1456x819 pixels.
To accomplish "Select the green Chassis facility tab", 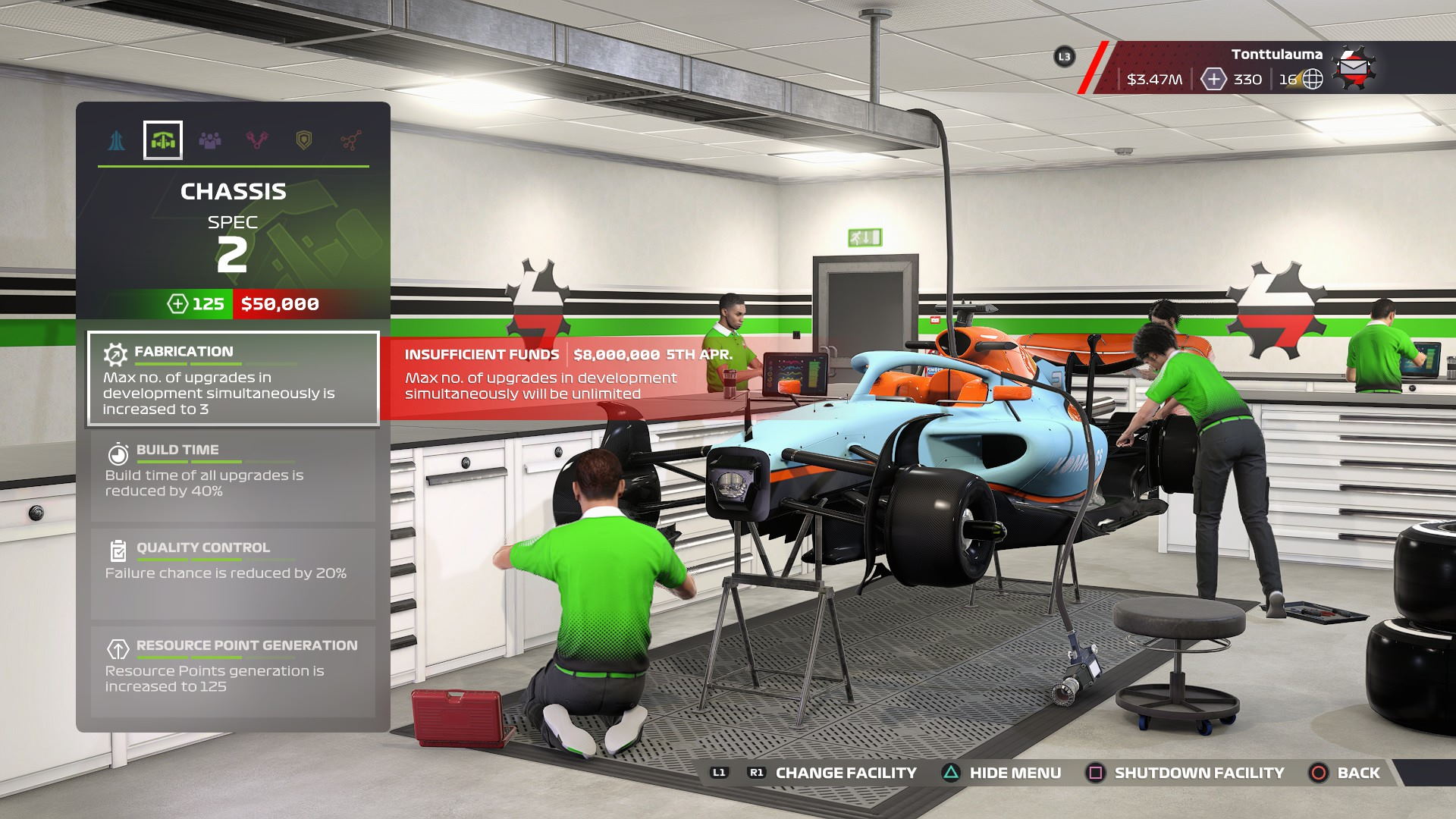I will coord(163,140).
